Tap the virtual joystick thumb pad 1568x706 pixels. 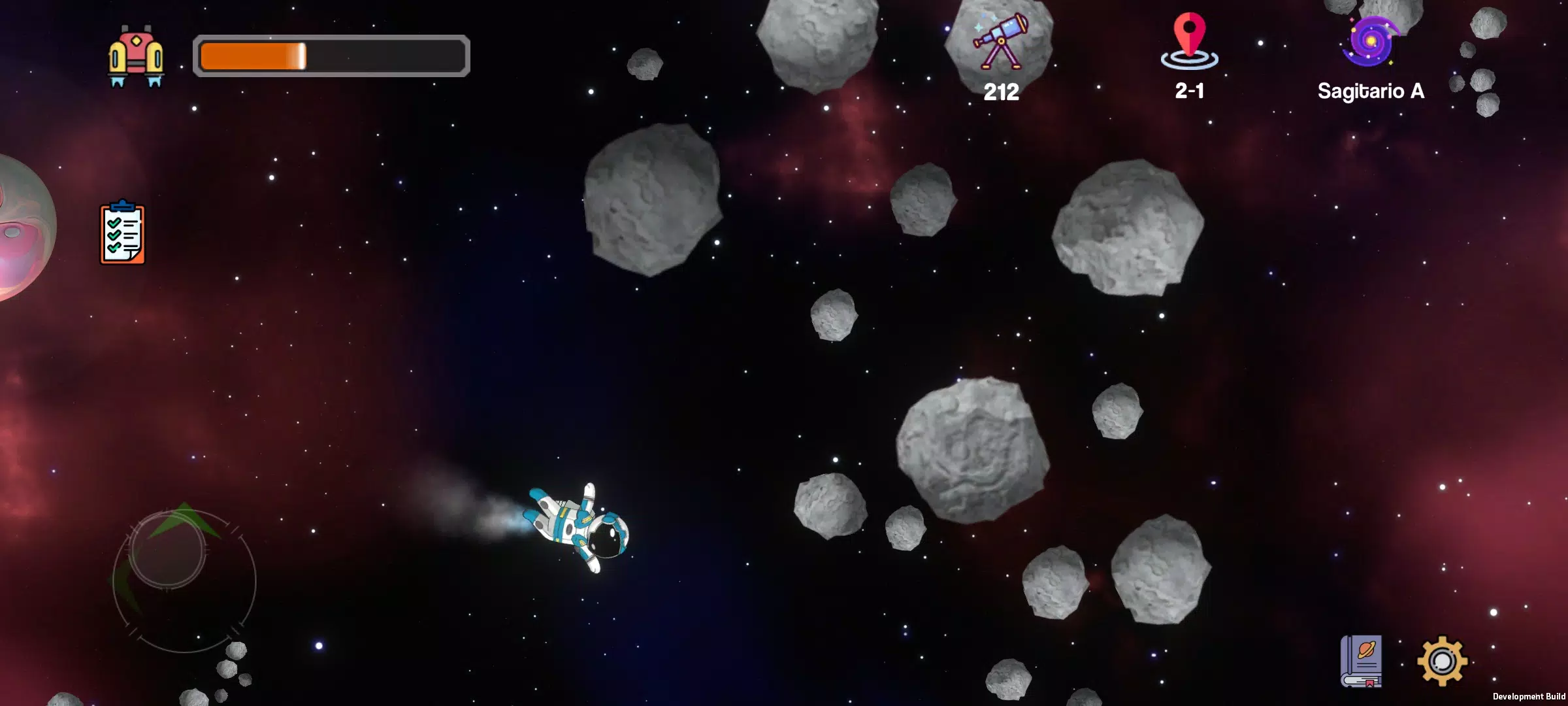[x=167, y=550]
